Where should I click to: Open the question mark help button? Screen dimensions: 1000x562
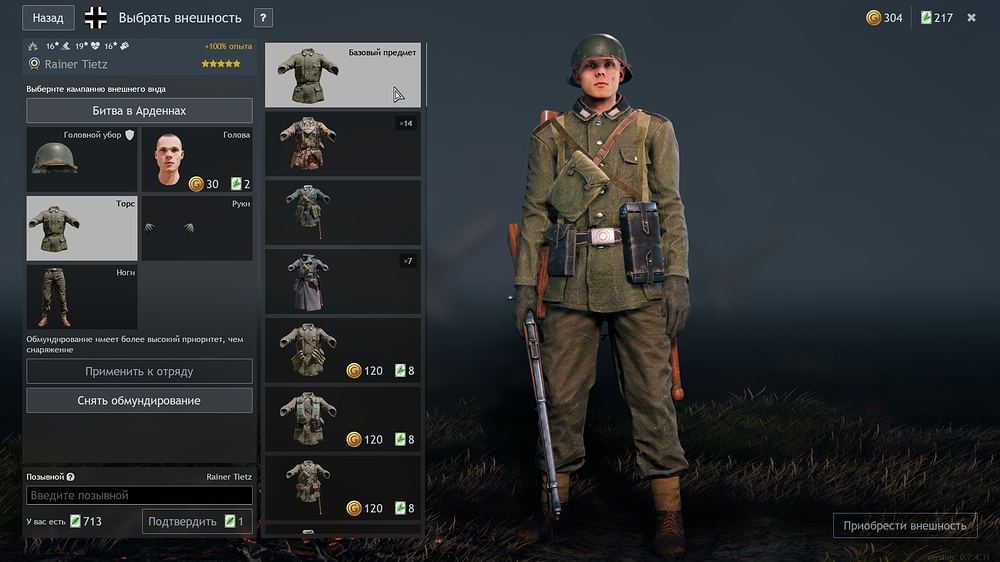click(263, 18)
